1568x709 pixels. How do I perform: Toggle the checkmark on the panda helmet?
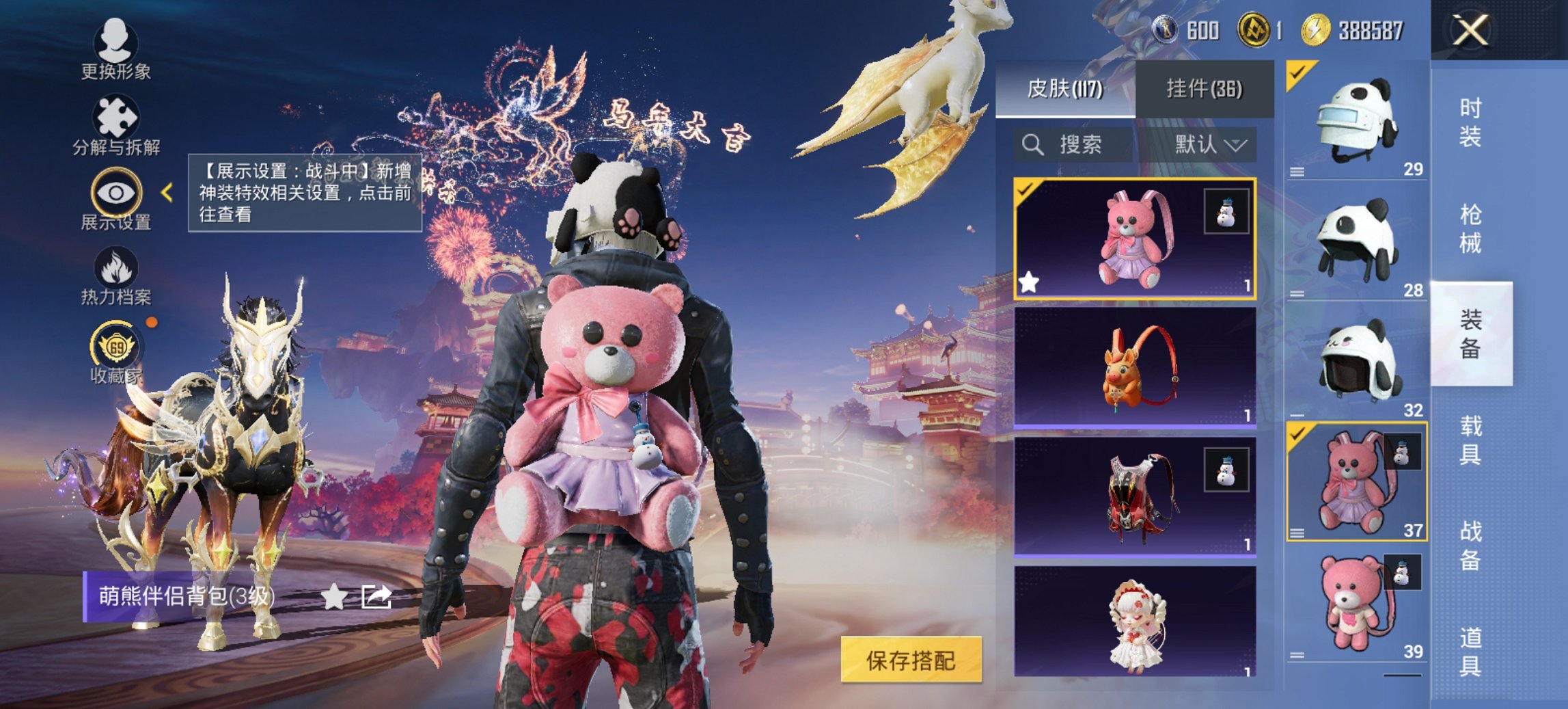click(1298, 71)
